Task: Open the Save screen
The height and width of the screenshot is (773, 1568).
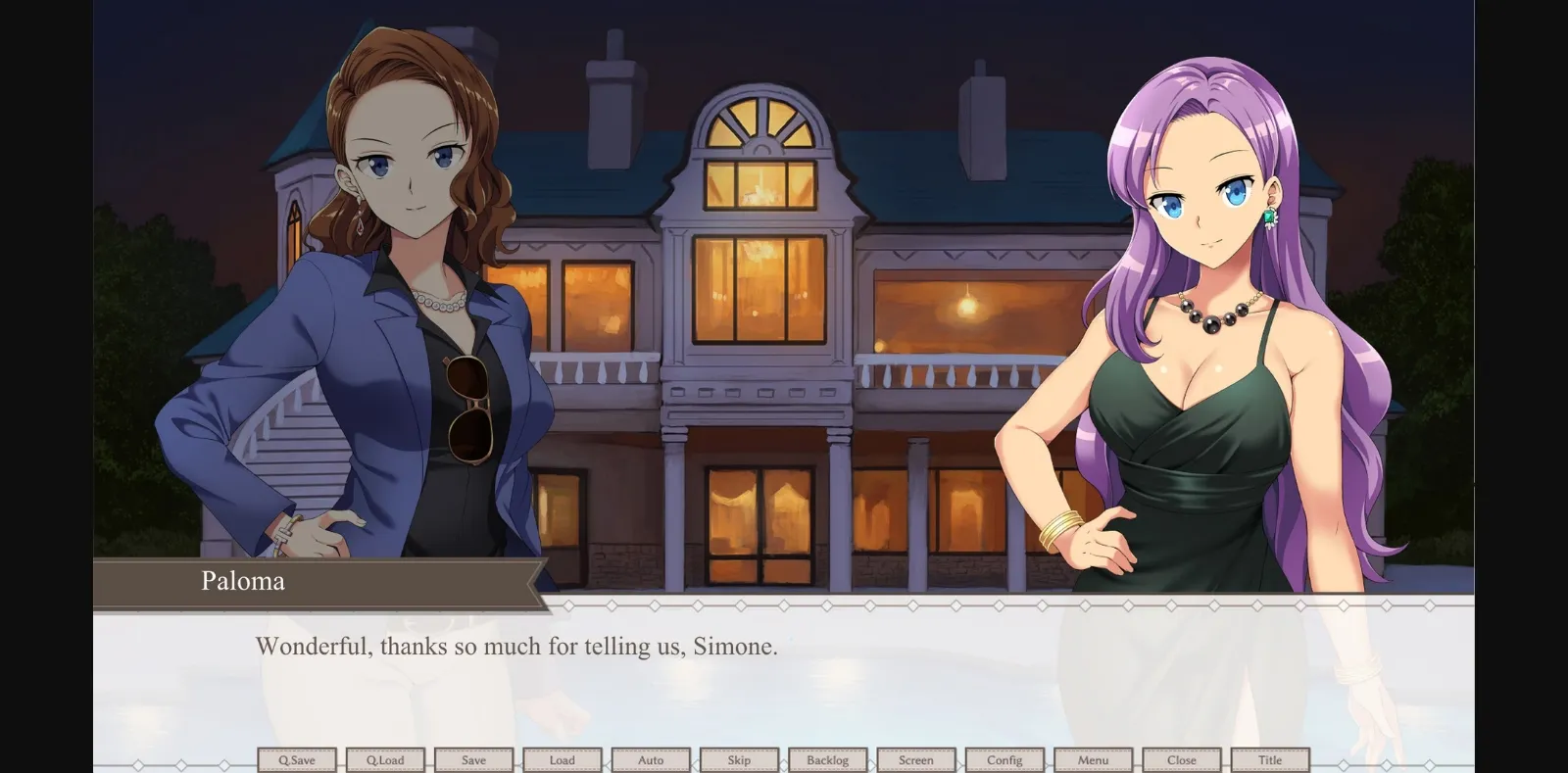Action: pos(474,759)
